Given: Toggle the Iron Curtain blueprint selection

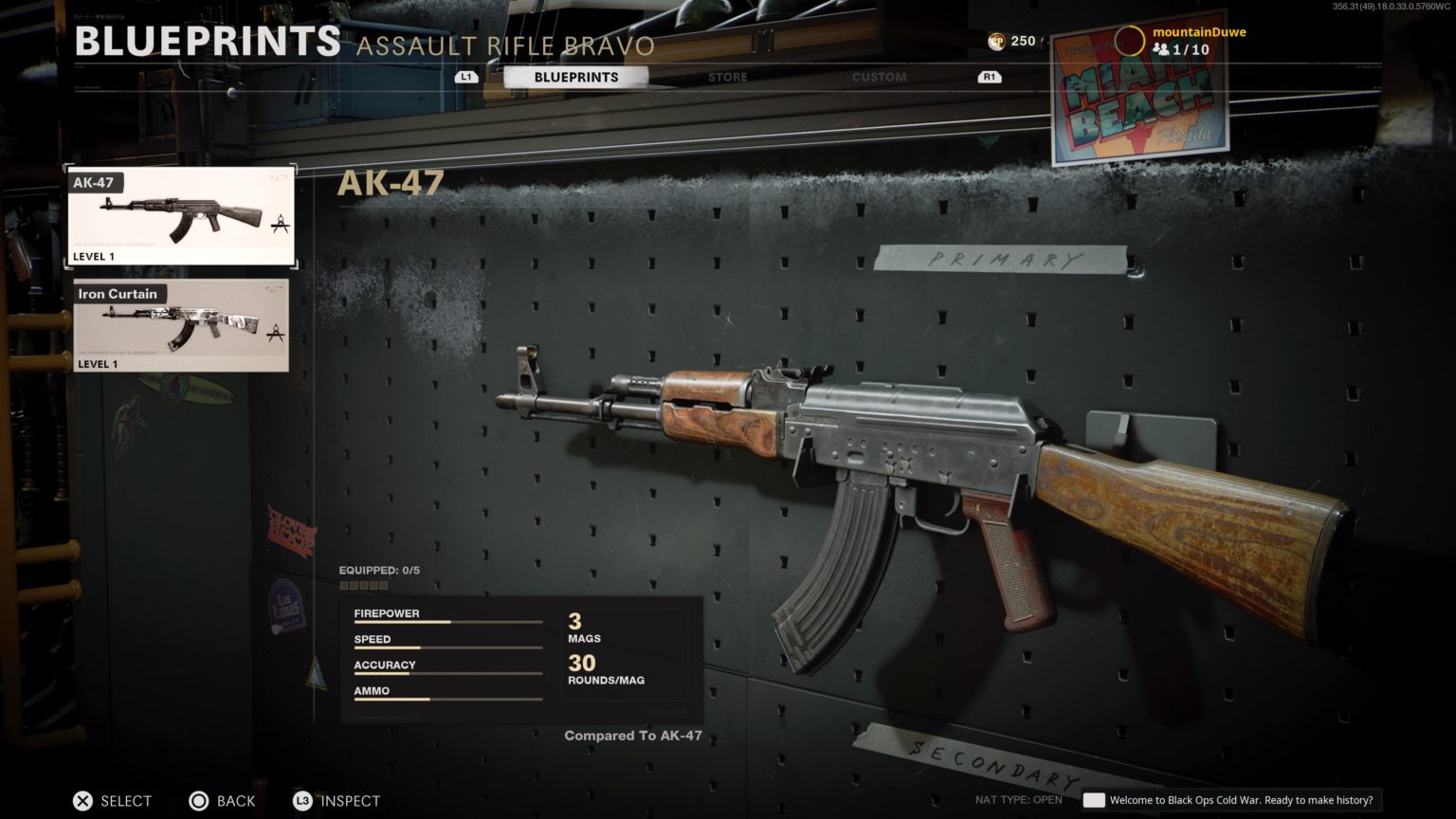Looking at the screenshot, I should click(180, 325).
